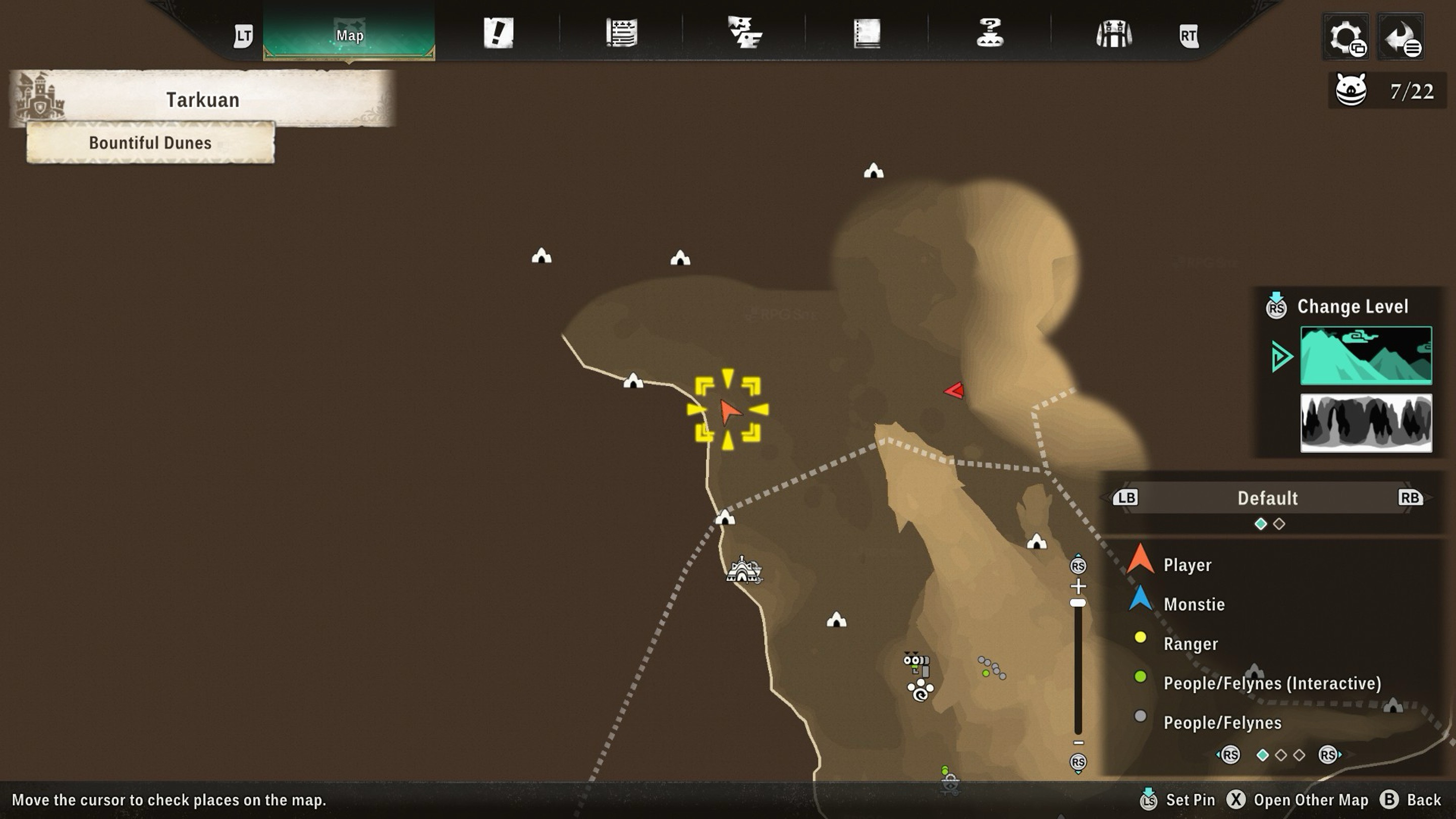Click the orange player cursor marker
The height and width of the screenshot is (819, 1456).
point(728,411)
